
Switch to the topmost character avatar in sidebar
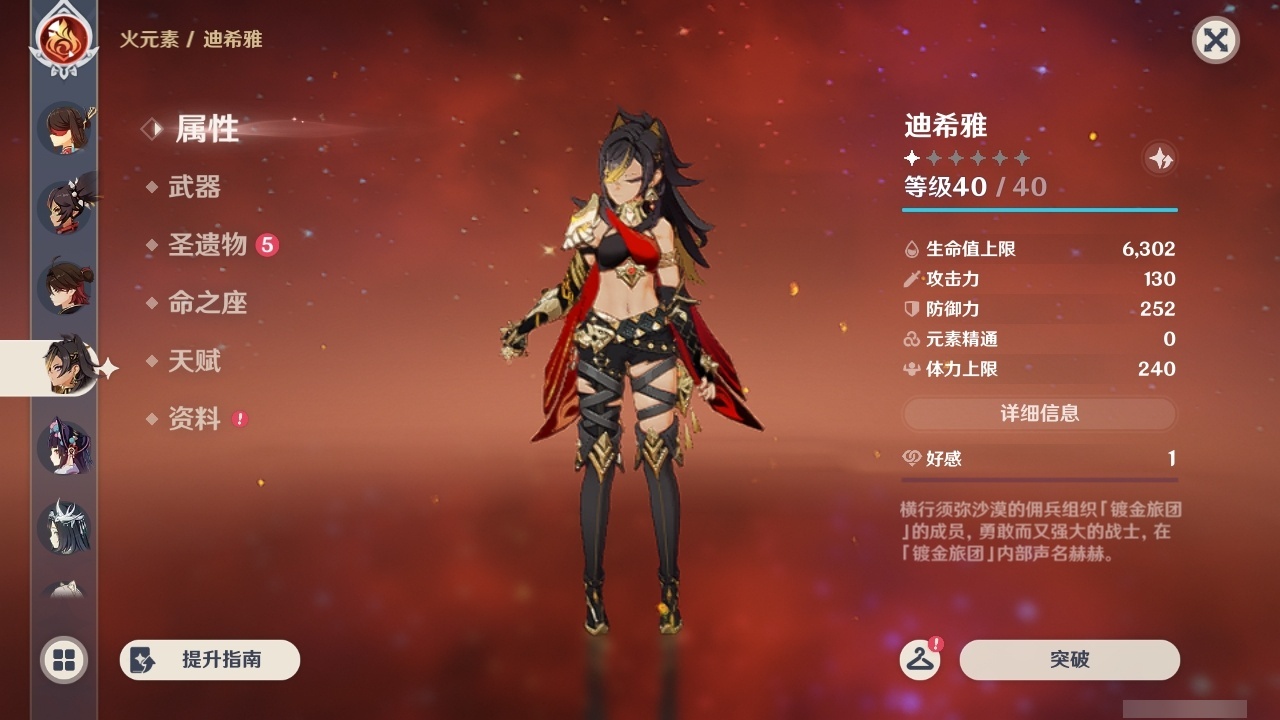pos(64,130)
